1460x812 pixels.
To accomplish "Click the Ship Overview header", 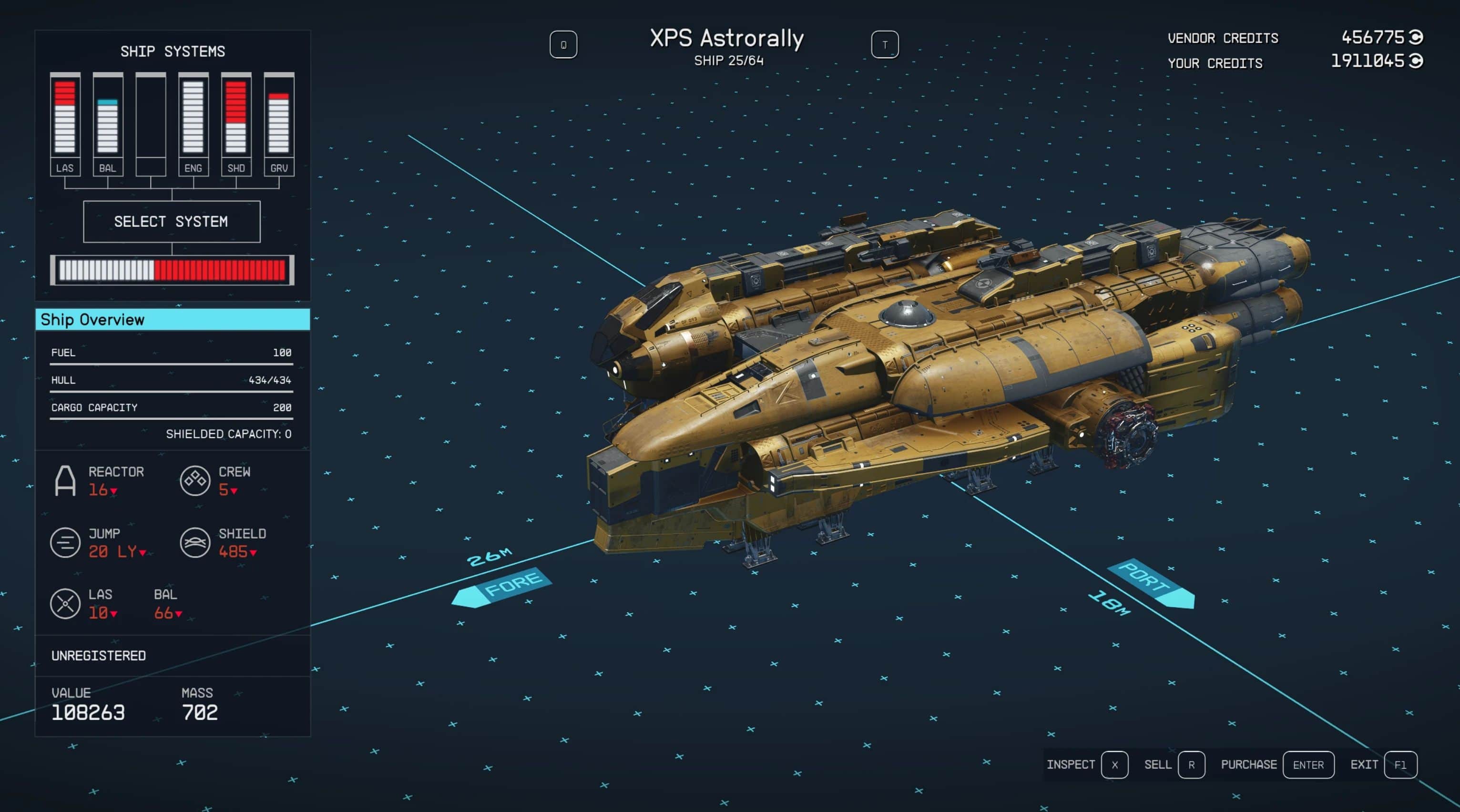I will 172,320.
